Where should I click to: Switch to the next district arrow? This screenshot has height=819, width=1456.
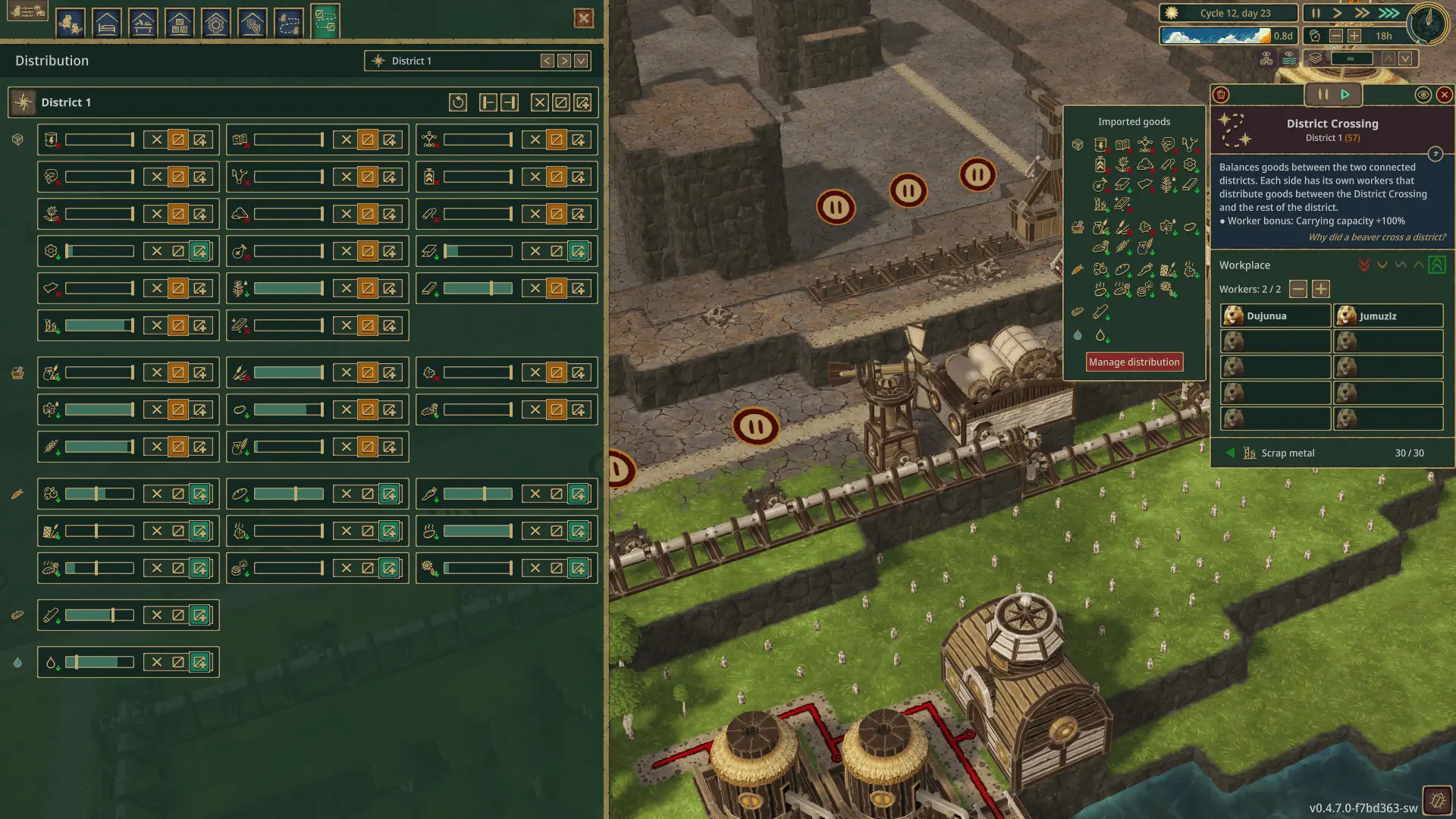coord(564,61)
